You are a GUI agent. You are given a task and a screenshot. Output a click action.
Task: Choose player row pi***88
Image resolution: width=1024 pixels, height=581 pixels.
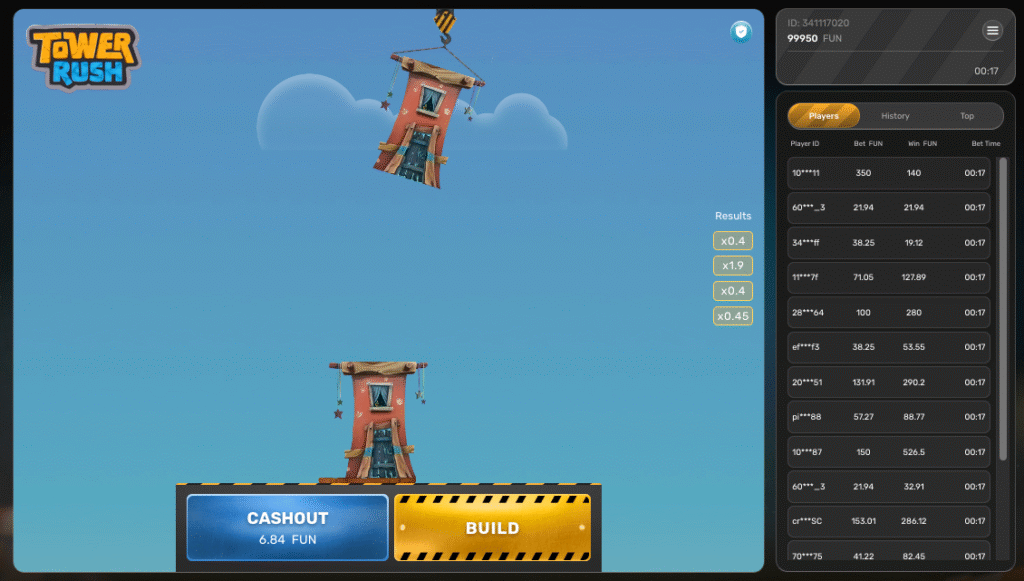coord(888,417)
